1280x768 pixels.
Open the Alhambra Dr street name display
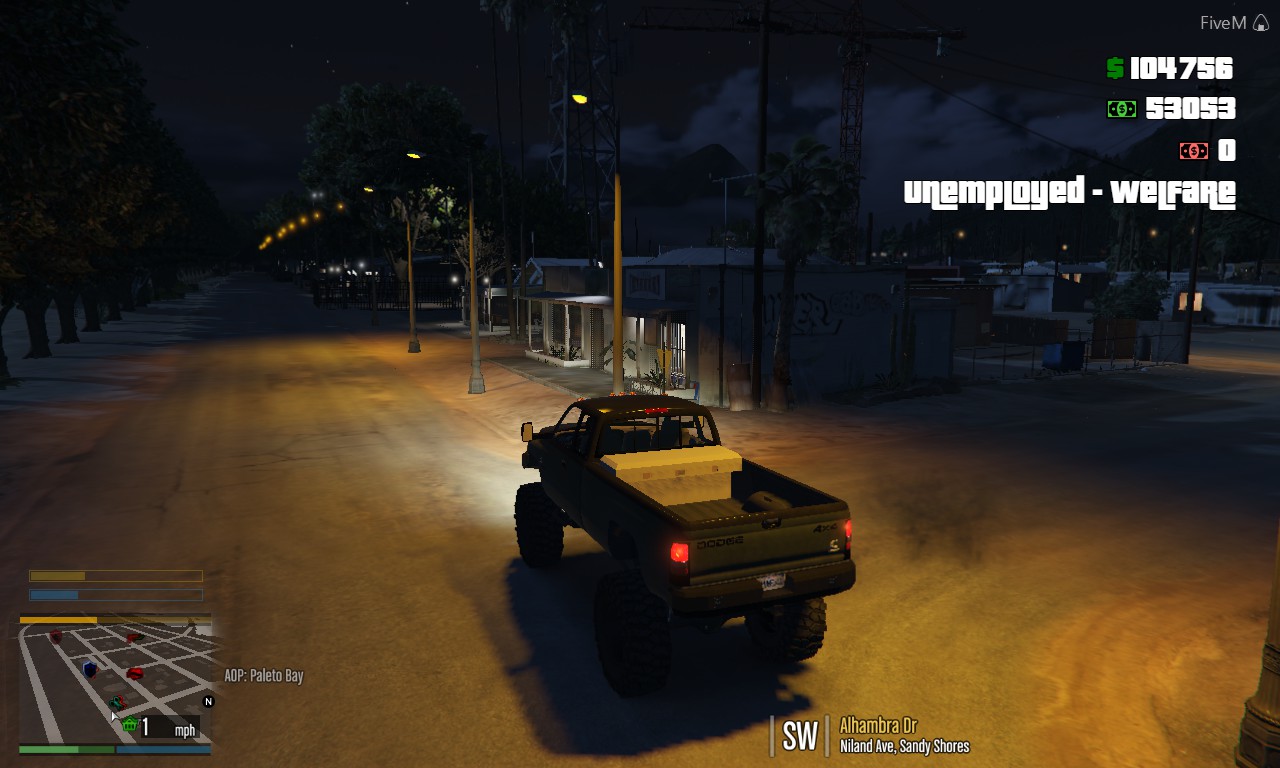click(x=880, y=726)
